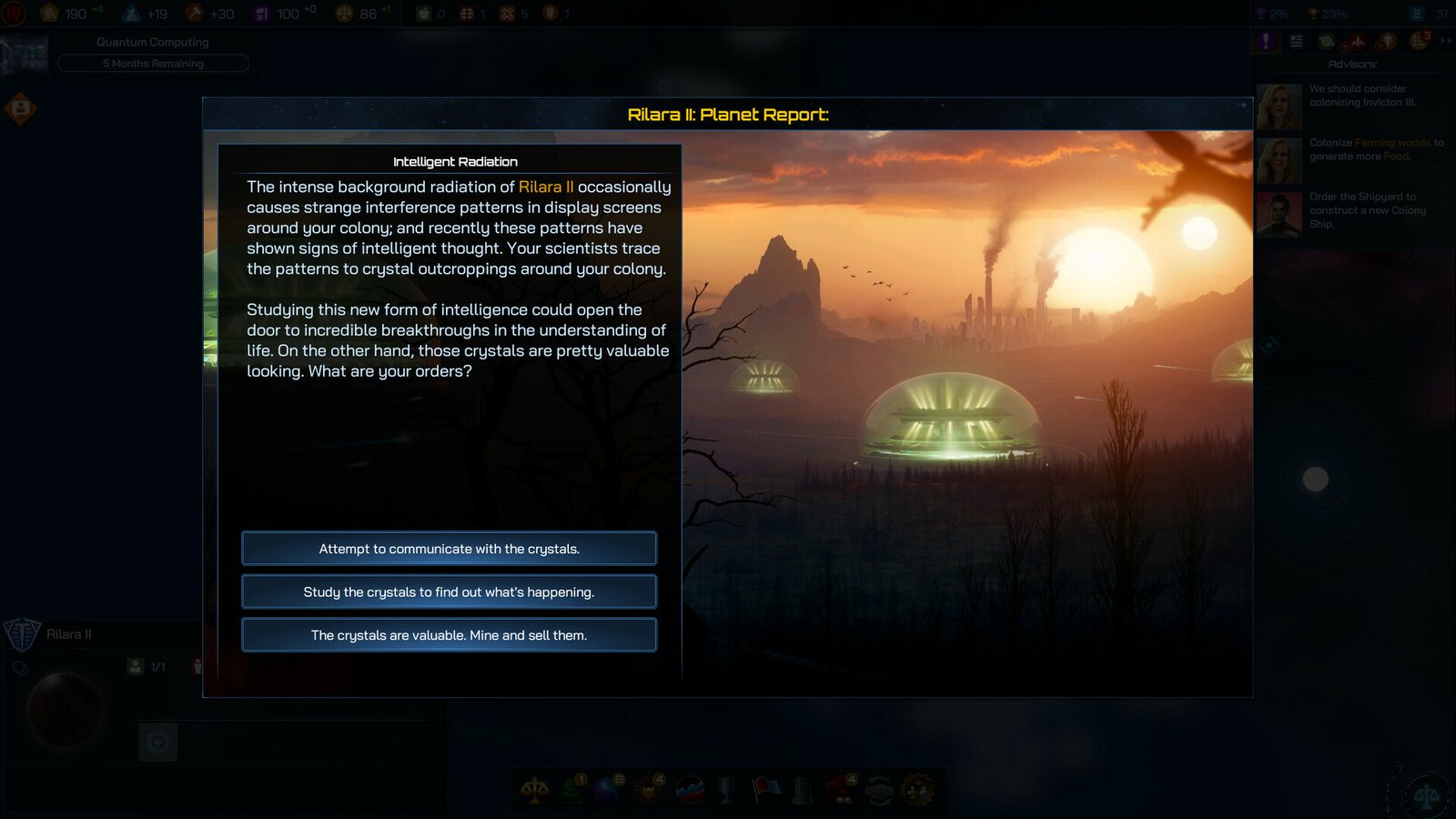Open the gear icon in the Rilara II panel
Viewport: 1456px width, 819px height.
click(158, 743)
